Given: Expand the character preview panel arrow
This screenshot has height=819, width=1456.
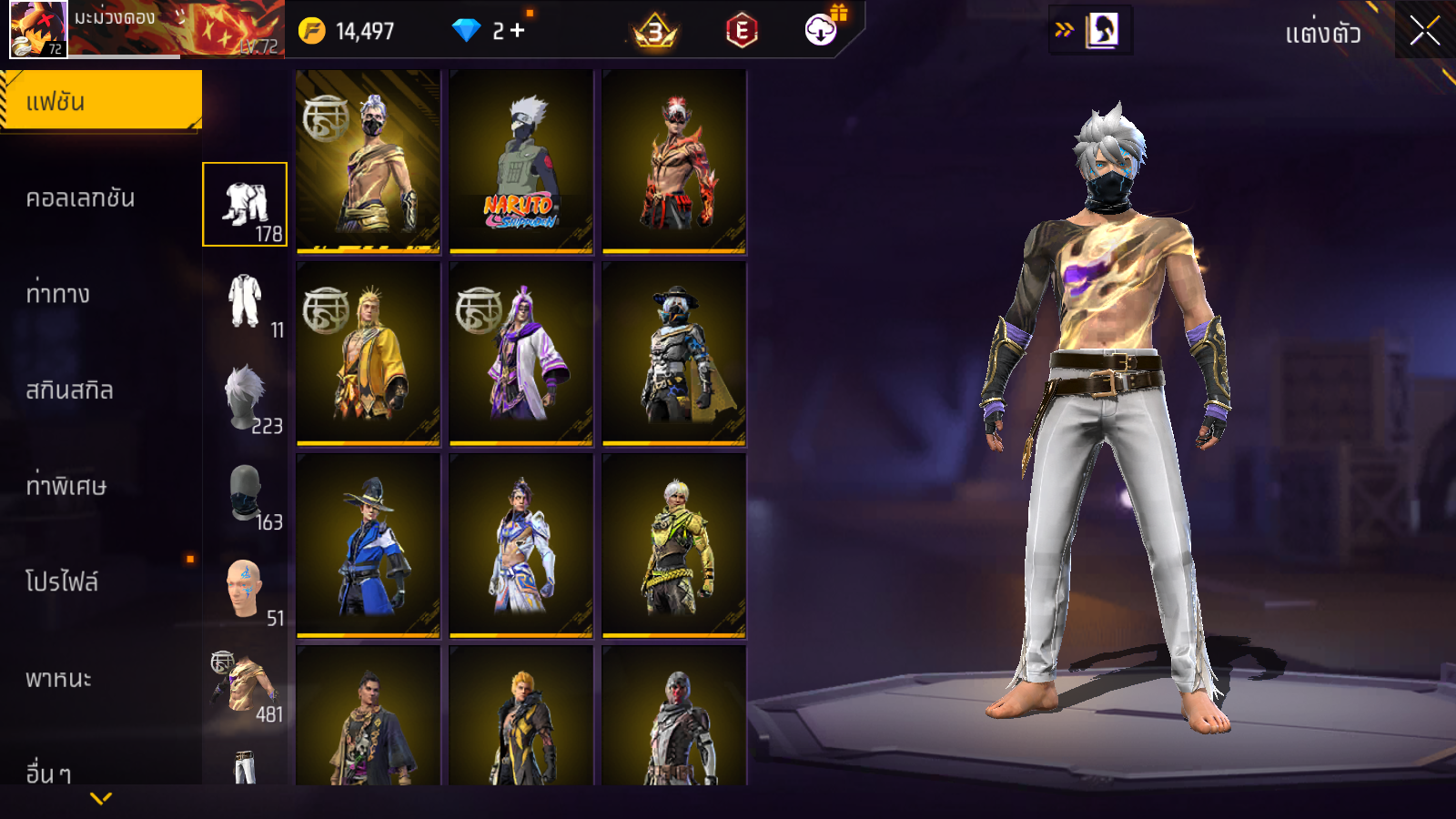Looking at the screenshot, I should 1064,30.
